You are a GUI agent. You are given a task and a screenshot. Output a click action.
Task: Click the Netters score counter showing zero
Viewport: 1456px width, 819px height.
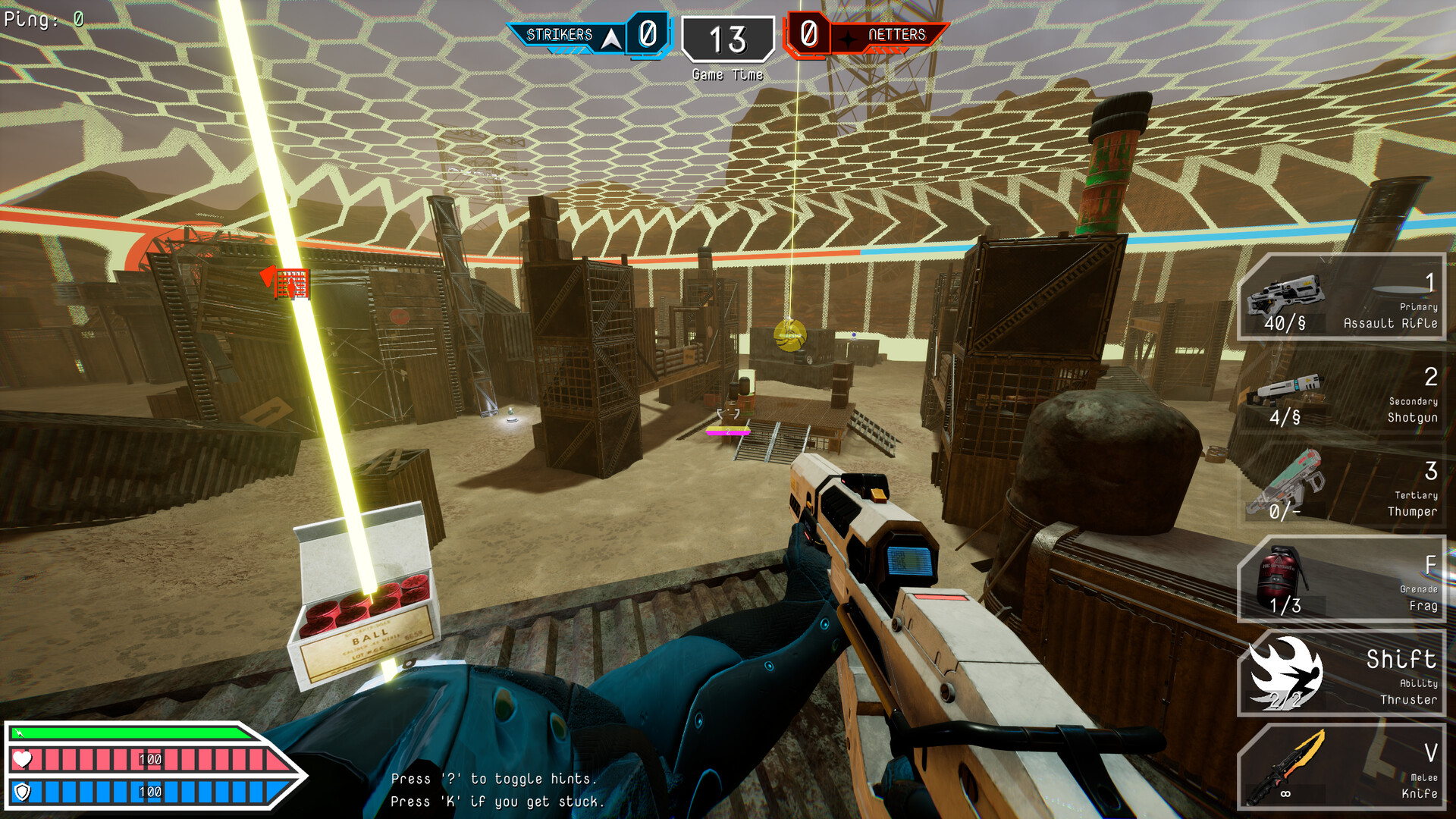(x=810, y=35)
